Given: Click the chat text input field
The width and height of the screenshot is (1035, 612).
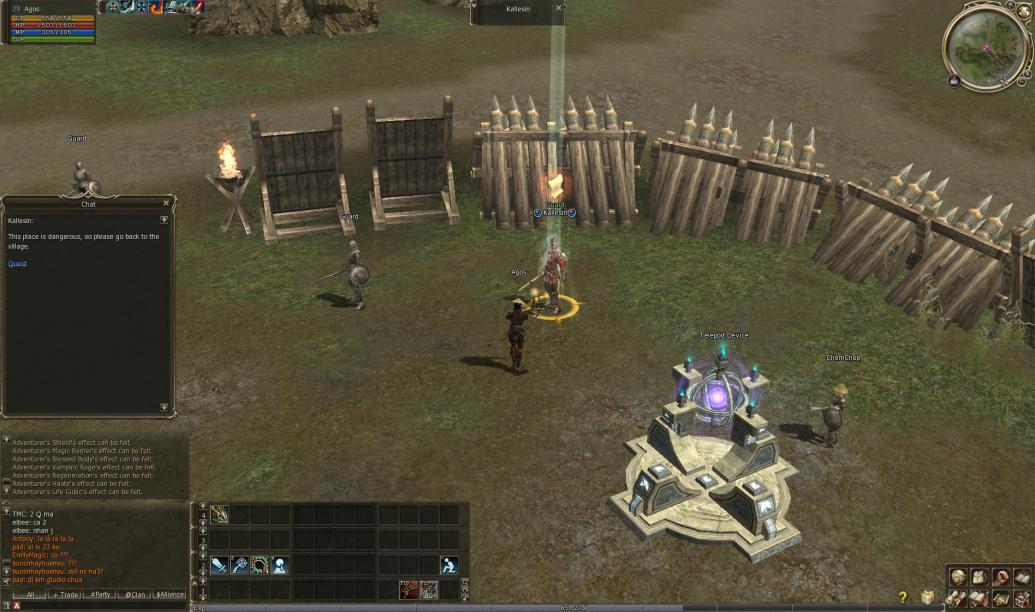Looking at the screenshot, I should click(100, 606).
